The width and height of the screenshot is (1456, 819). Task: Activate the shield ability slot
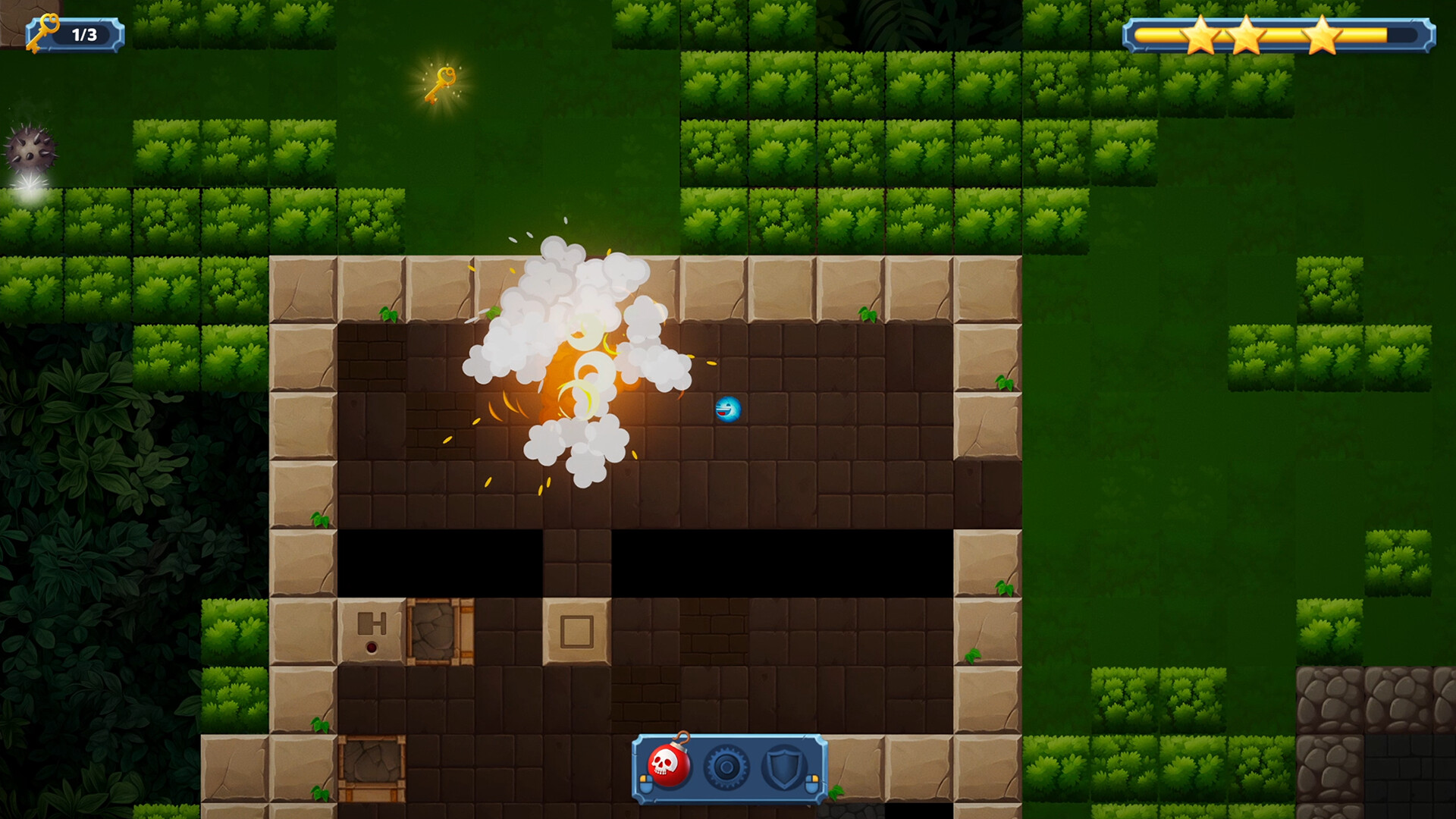(x=784, y=767)
